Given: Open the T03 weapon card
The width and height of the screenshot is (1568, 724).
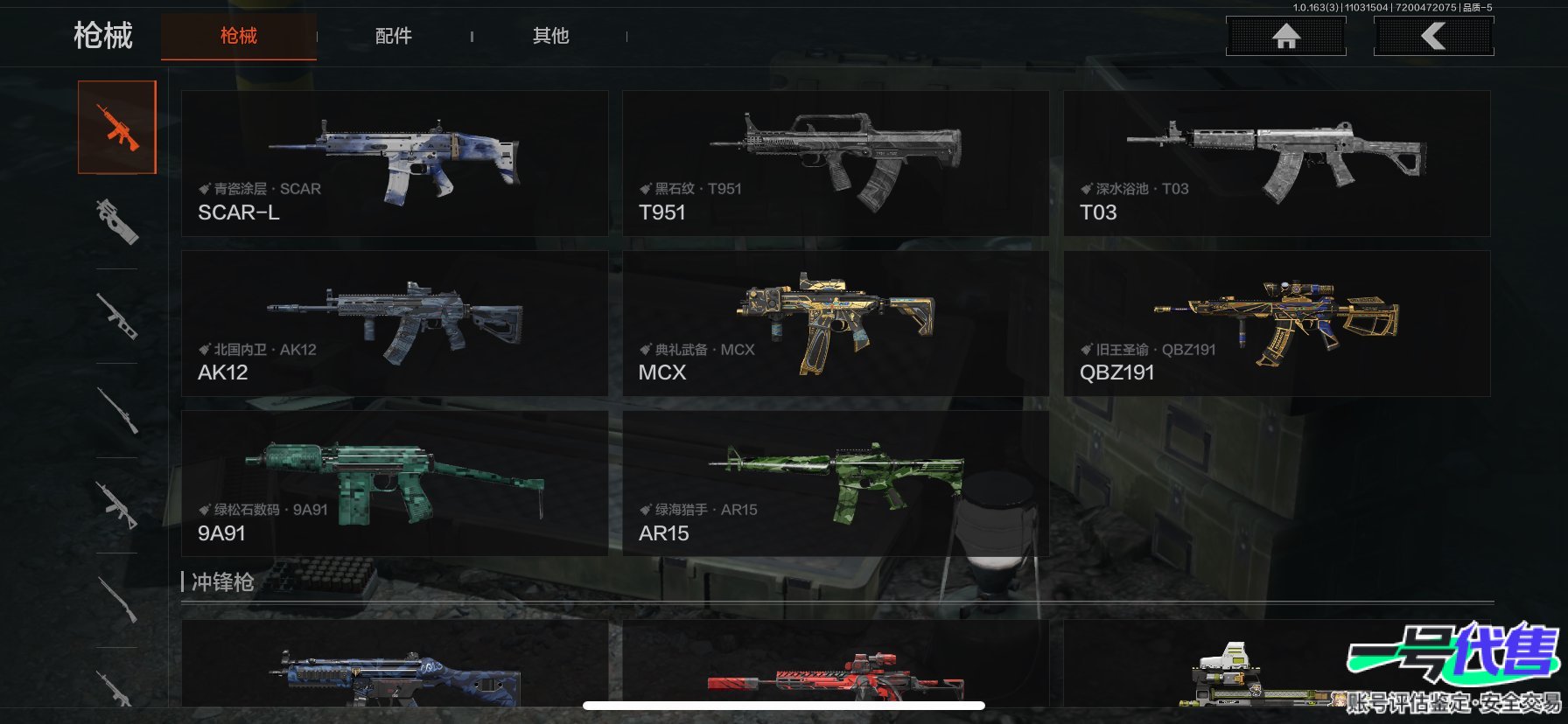Looking at the screenshot, I should [1277, 164].
